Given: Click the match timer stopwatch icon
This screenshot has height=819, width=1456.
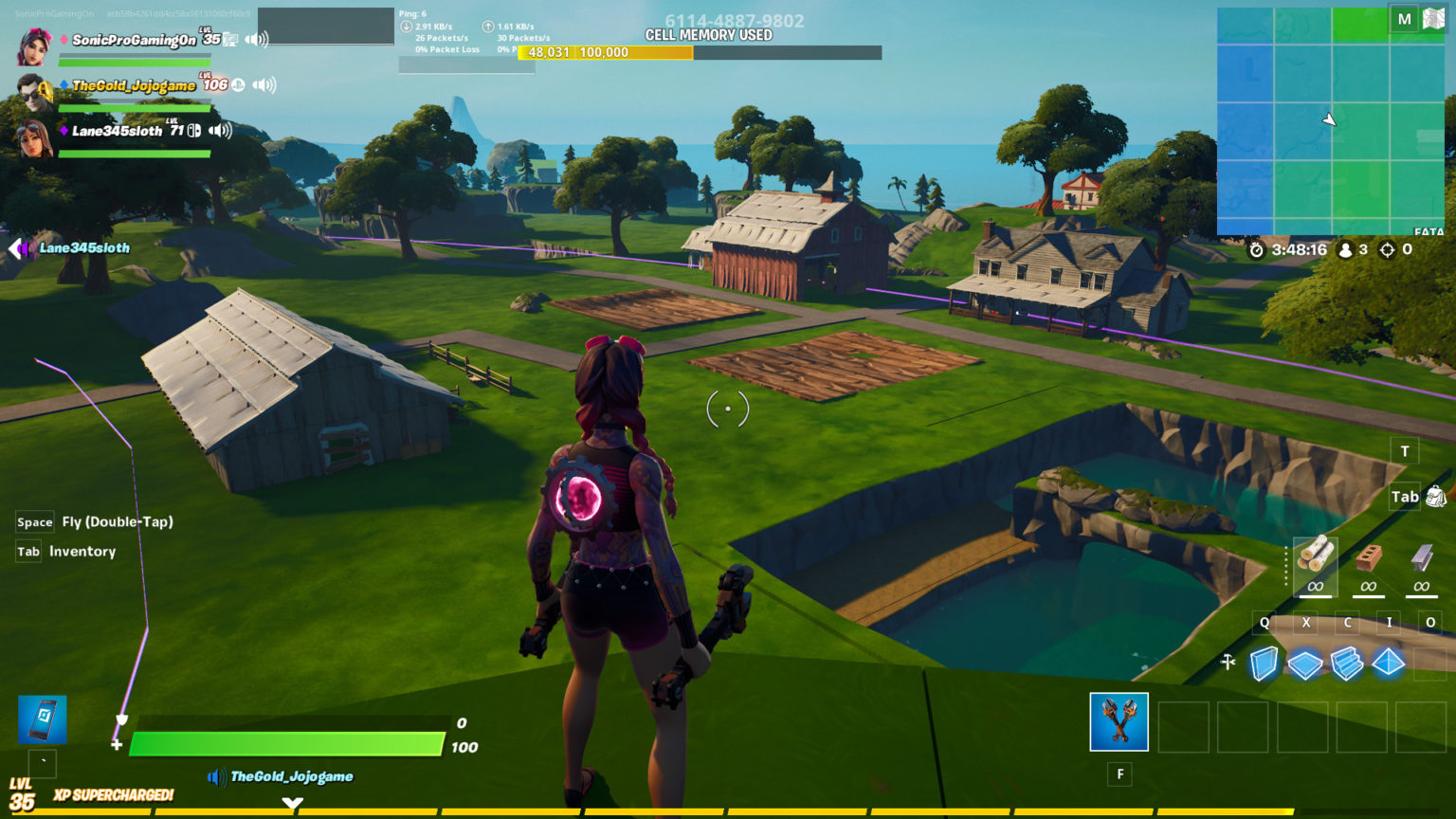Looking at the screenshot, I should (x=1256, y=250).
